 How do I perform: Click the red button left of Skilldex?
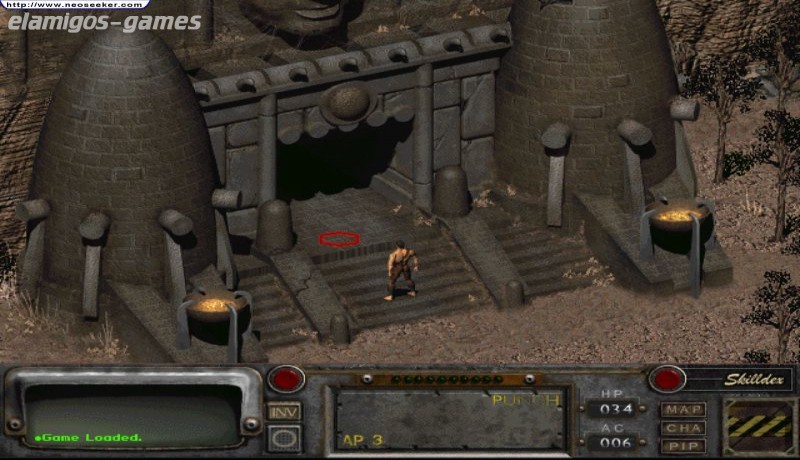pos(667,380)
